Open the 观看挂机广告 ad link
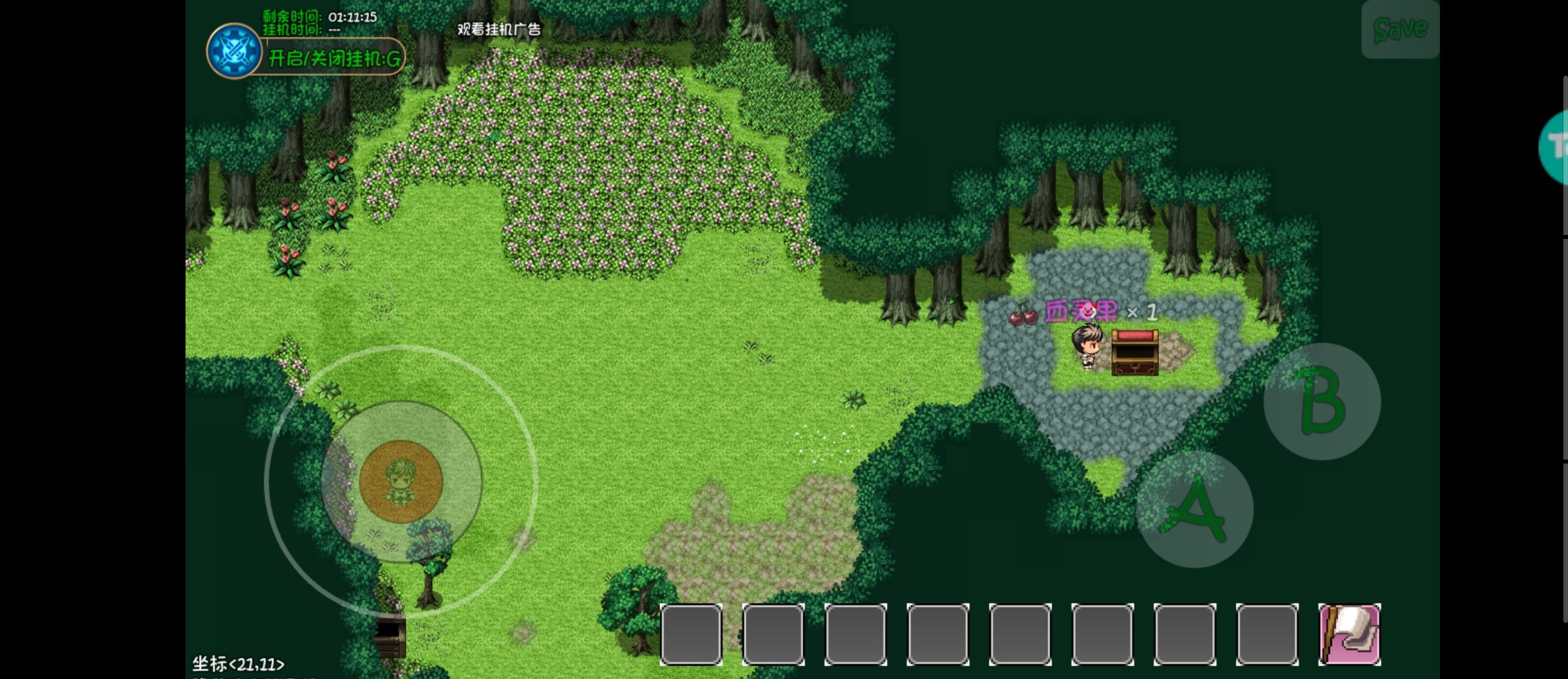Screen dimensions: 1568x679 pos(499,29)
